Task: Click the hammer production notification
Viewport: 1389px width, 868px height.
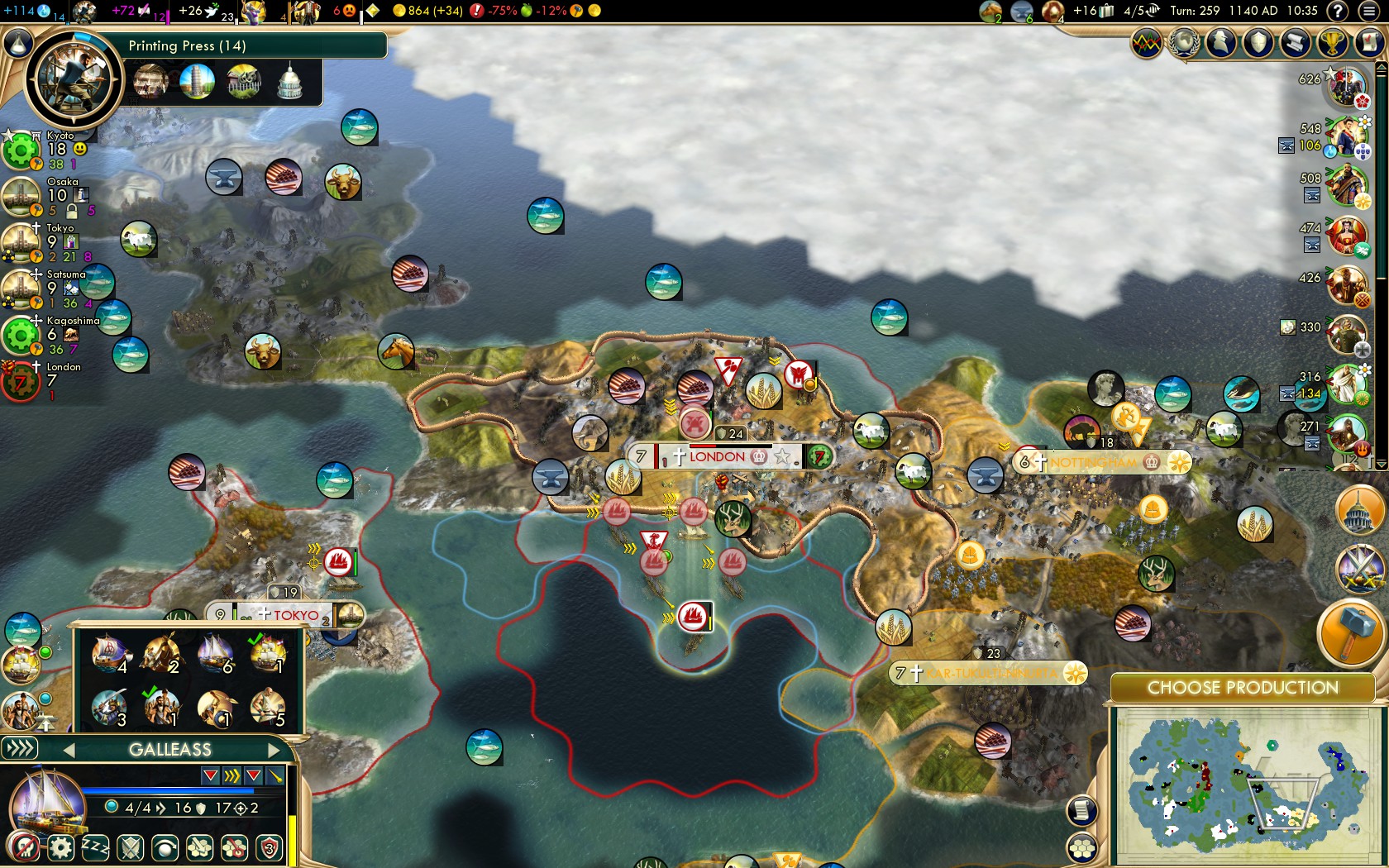Action: [1350, 631]
